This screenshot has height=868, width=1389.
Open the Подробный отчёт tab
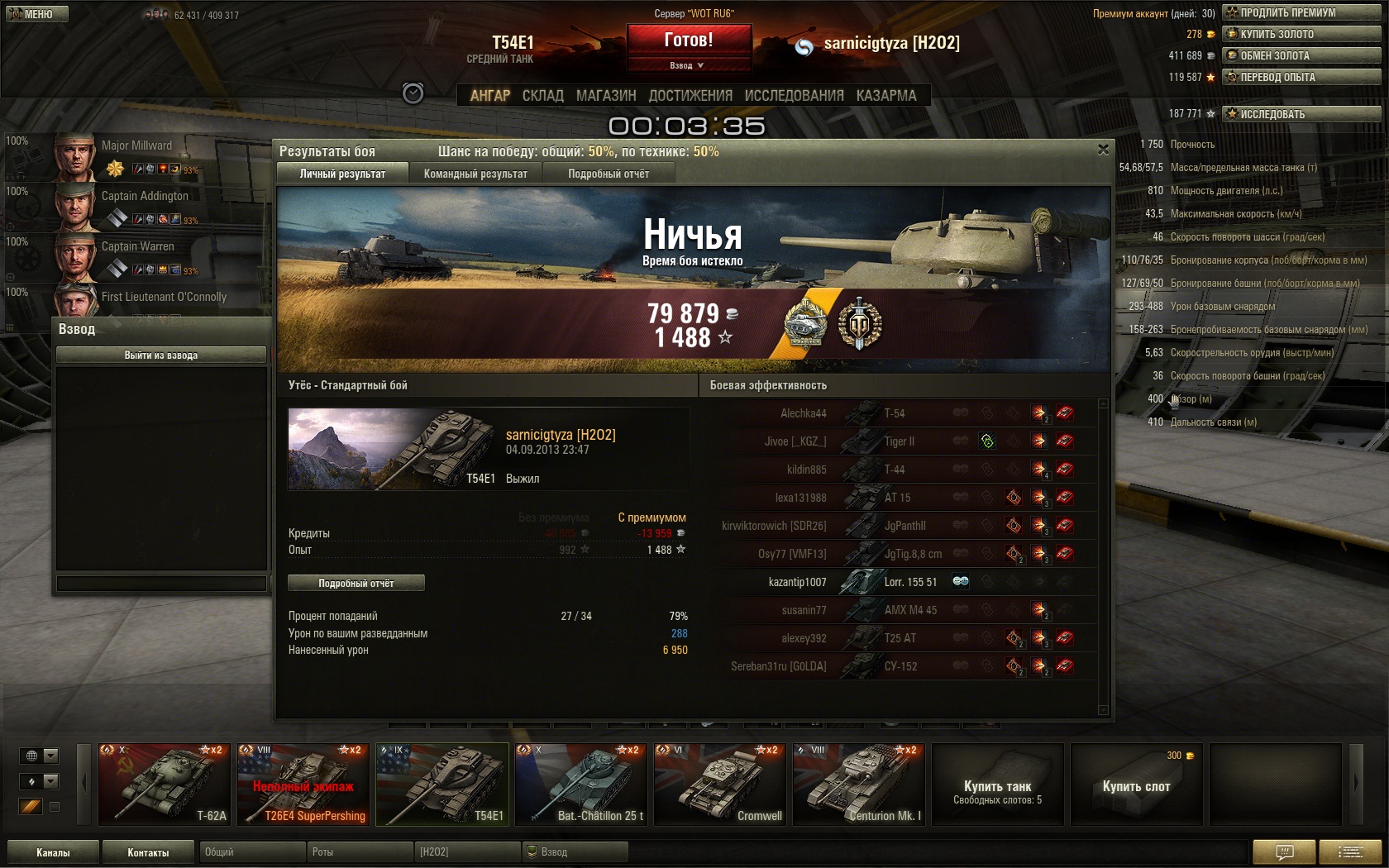(609, 174)
